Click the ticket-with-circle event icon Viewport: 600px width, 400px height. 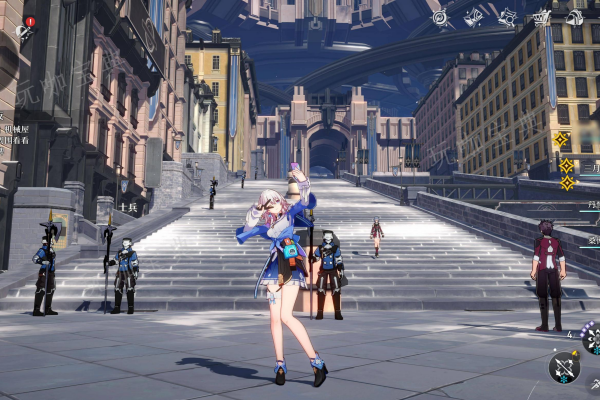(x=508, y=17)
